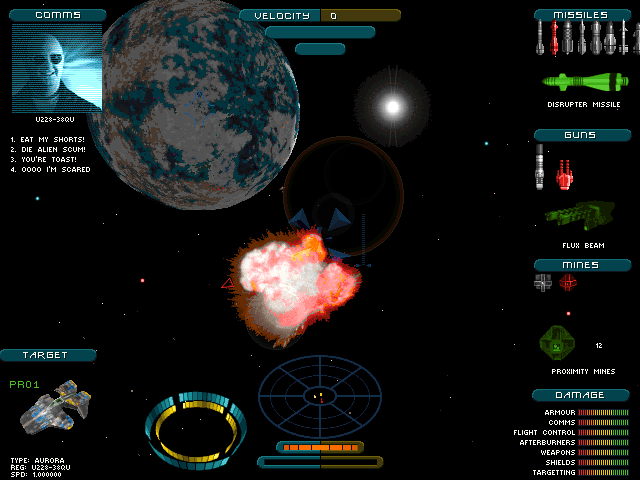The width and height of the screenshot is (640, 480).
Task: Pick the grey barrel gun icon
Action: point(540,165)
